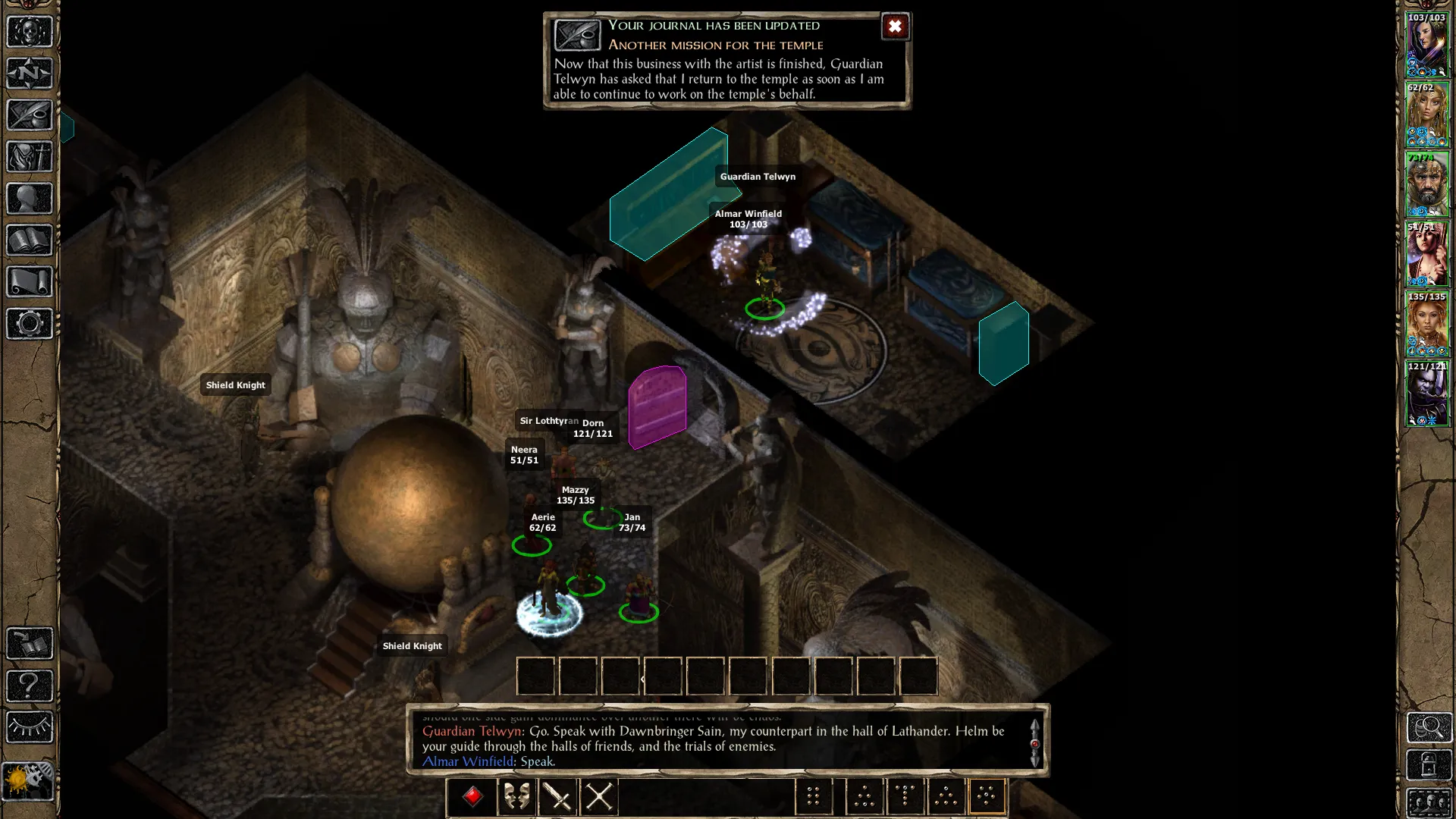Open the journal quill icon

tap(30, 115)
